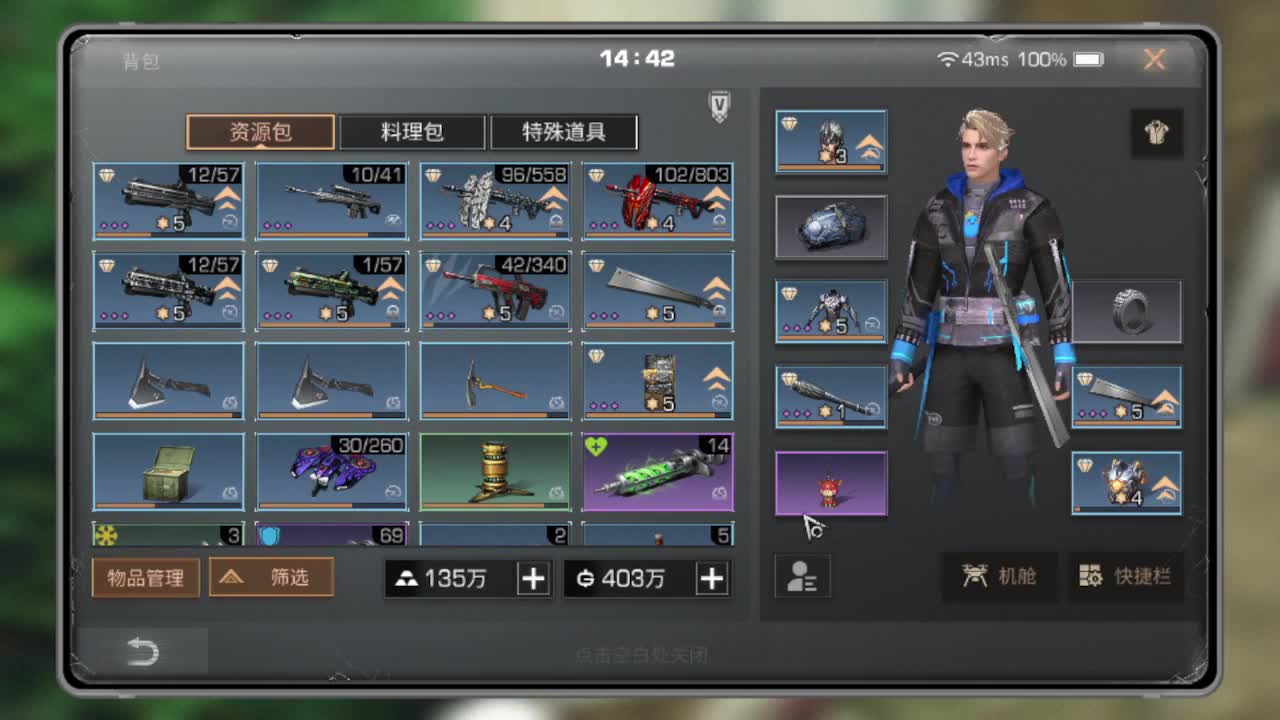Open the 特殊道具 tab
The width and height of the screenshot is (1280, 720).
pyautogui.click(x=563, y=132)
